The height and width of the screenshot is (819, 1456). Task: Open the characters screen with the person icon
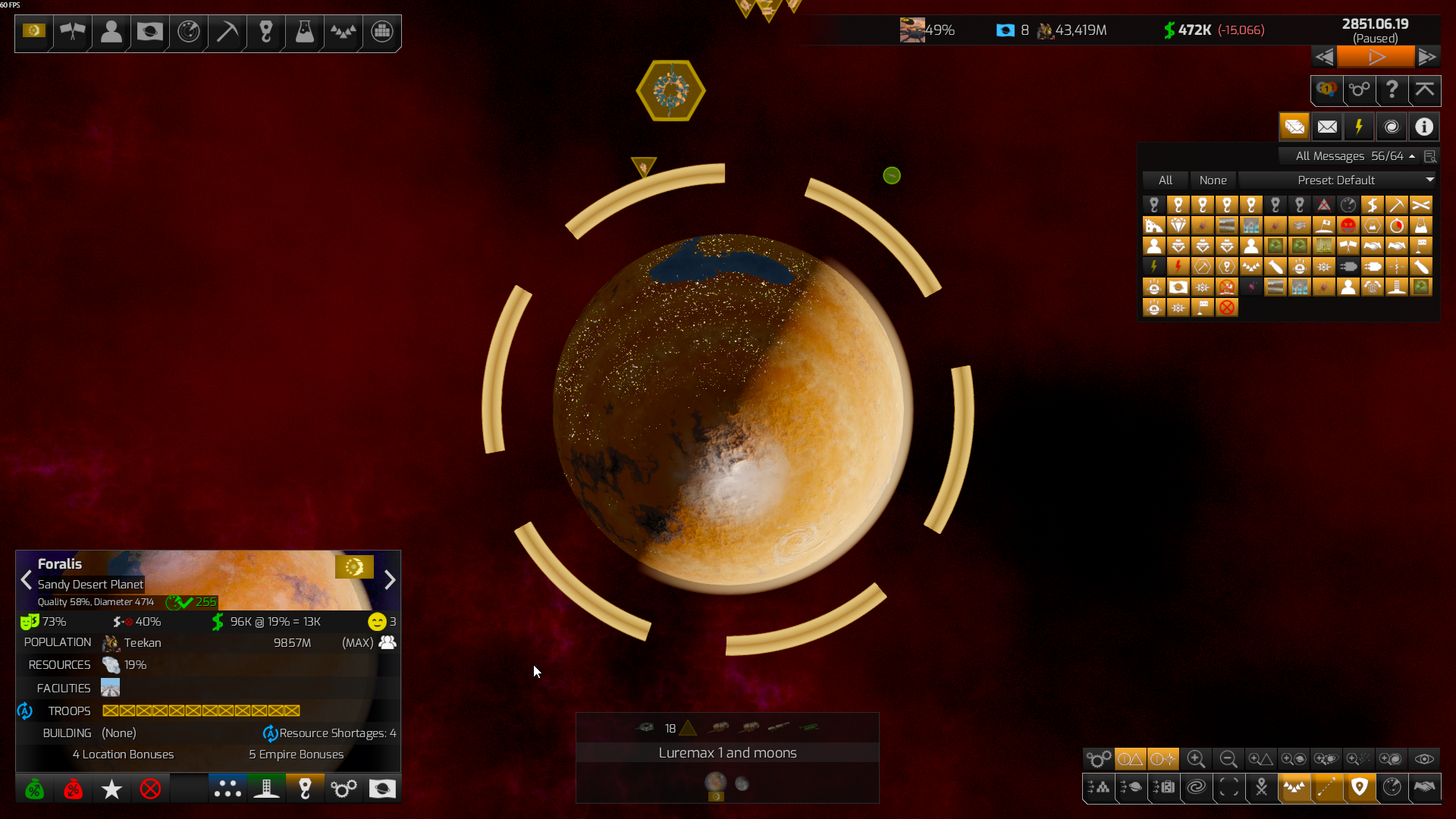pos(111,32)
